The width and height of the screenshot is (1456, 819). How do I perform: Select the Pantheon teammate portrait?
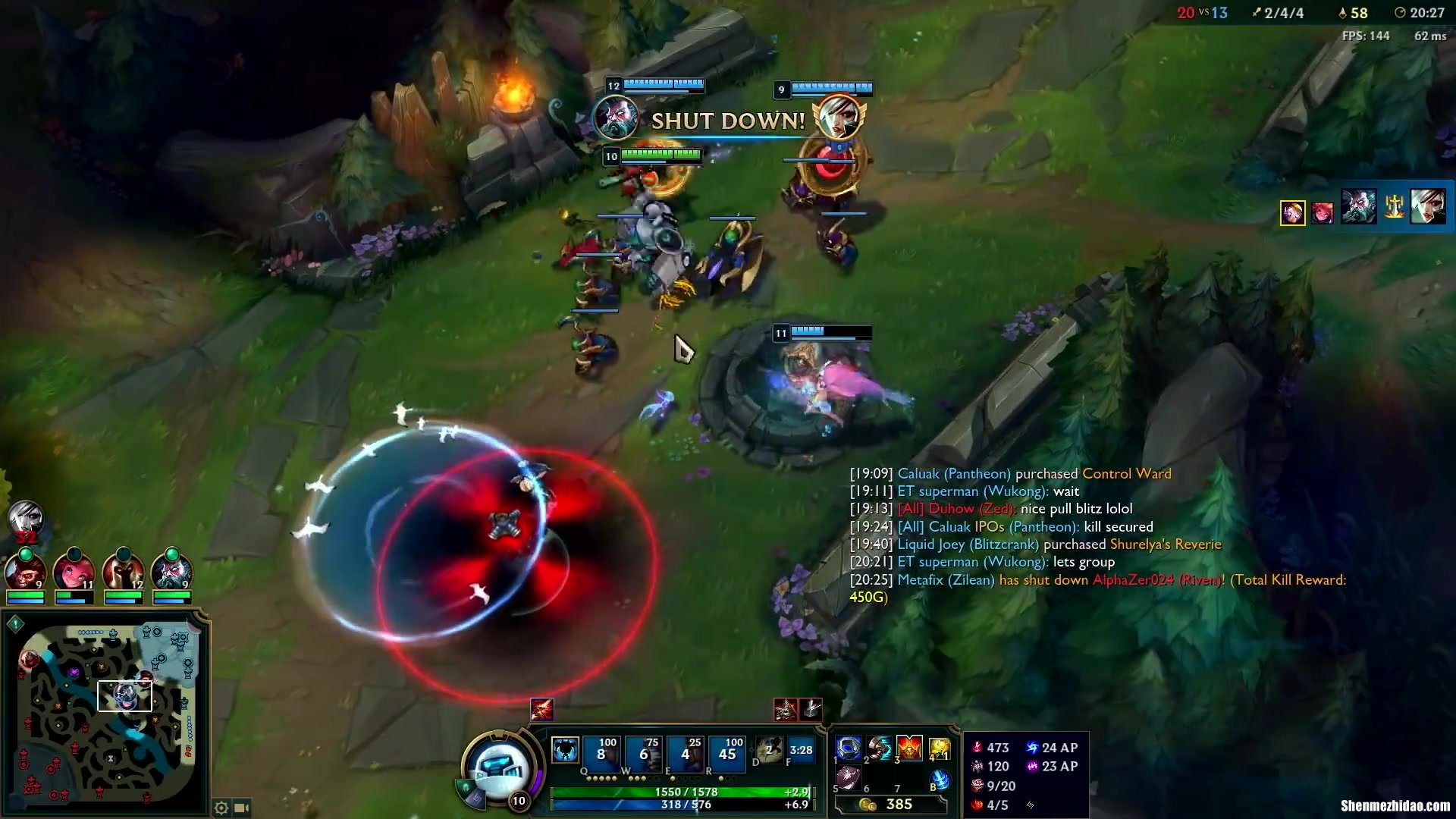[x=124, y=572]
